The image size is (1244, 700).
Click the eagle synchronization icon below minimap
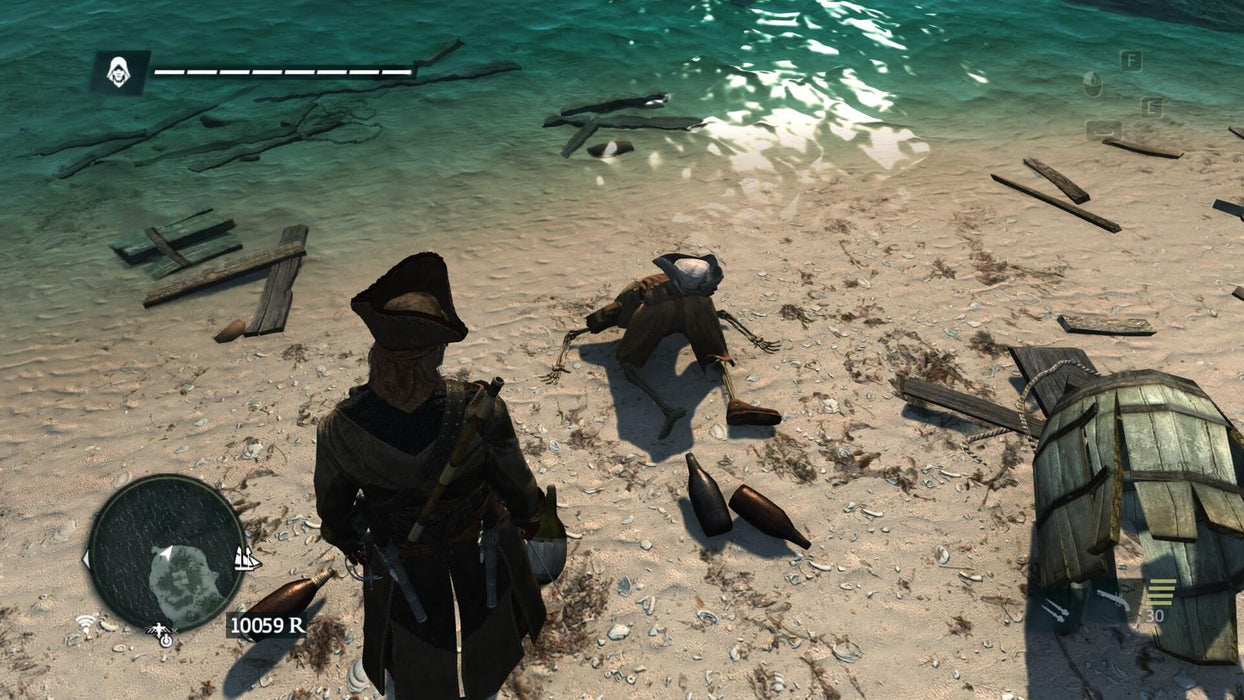(x=160, y=632)
